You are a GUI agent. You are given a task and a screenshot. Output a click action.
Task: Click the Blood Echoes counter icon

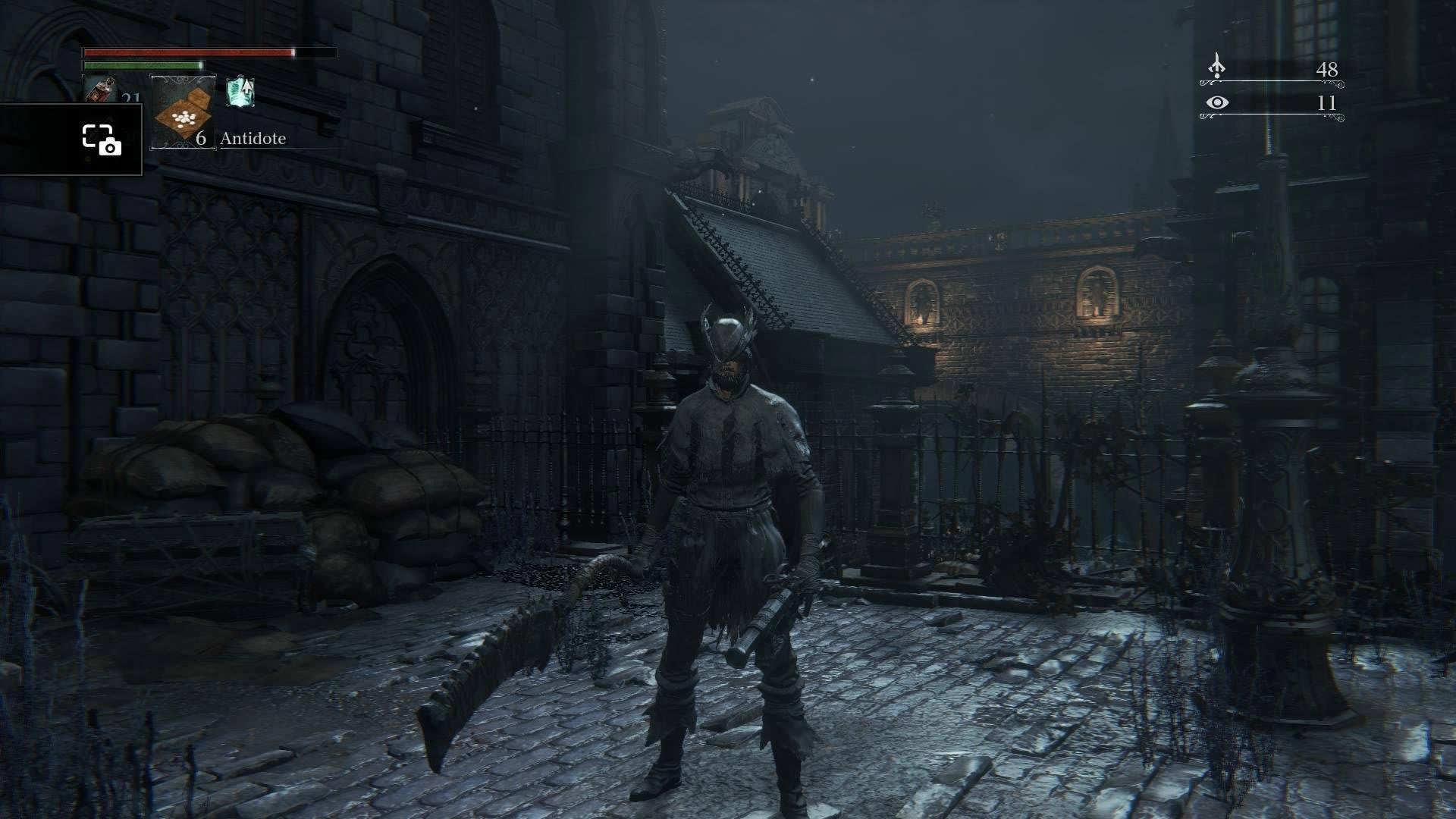[x=1216, y=67]
